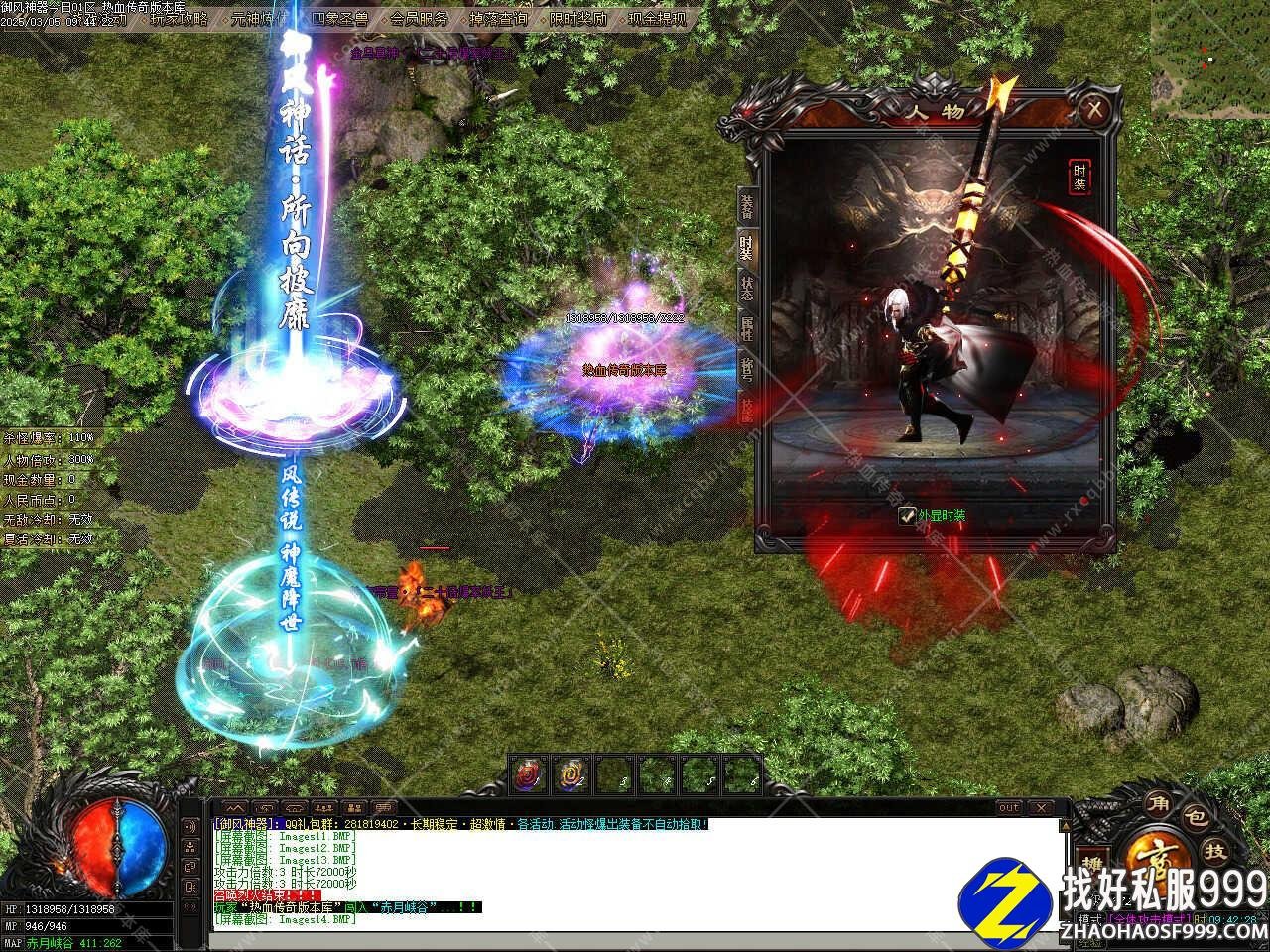Open 限时奖励 timed rewards
Image resolution: width=1270 pixels, height=952 pixels.
pyautogui.click(x=576, y=18)
